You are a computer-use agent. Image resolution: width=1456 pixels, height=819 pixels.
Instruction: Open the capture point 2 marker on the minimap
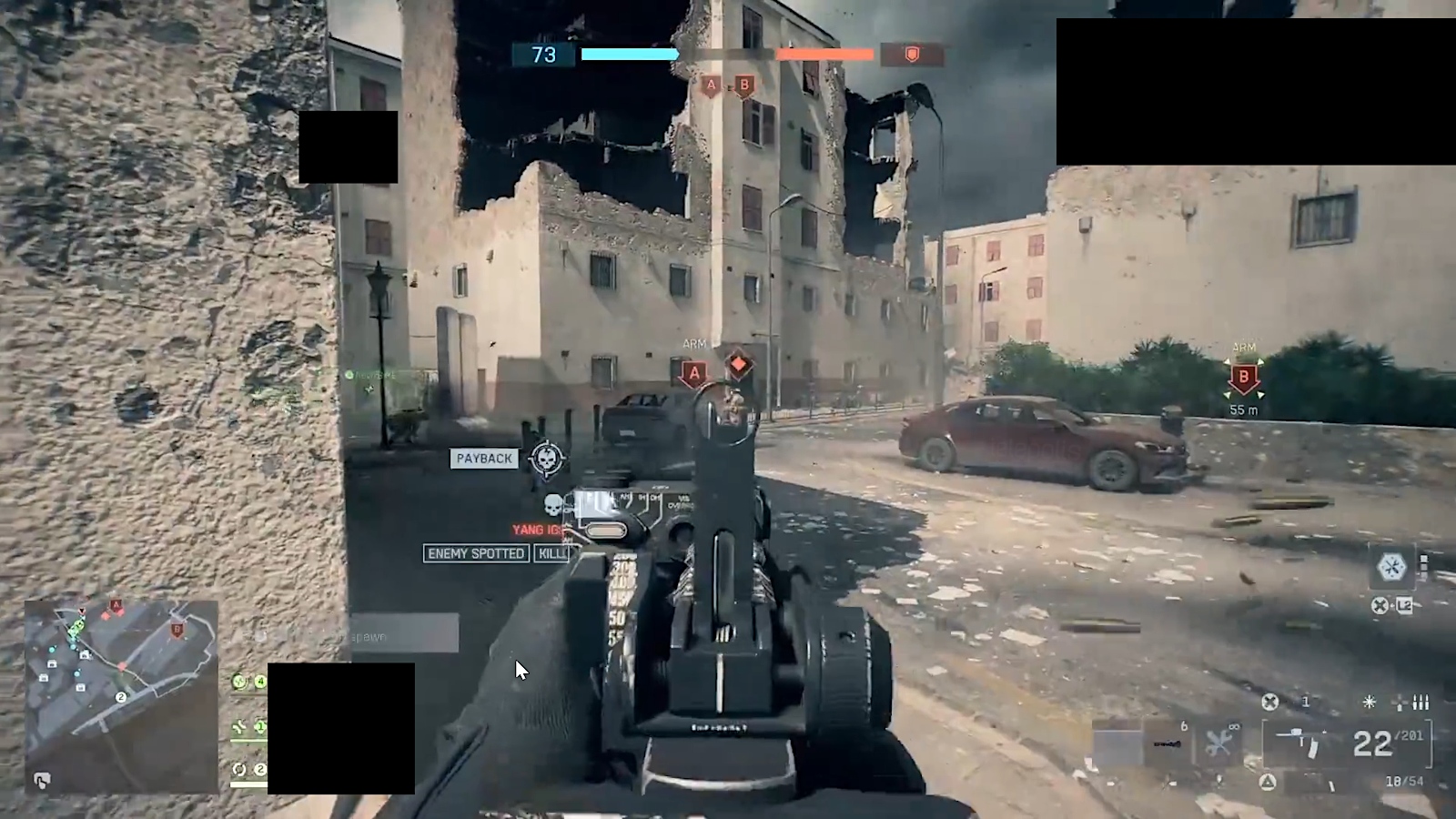click(x=121, y=696)
